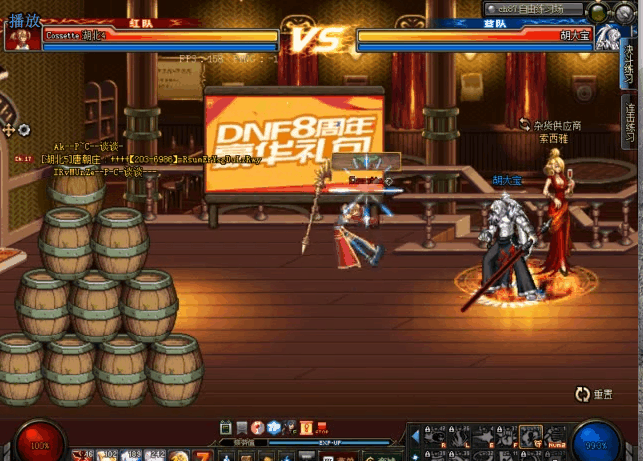The width and height of the screenshot is (643, 461).
Task: Switch to the 连击练习 side tab
Action: click(x=630, y=121)
